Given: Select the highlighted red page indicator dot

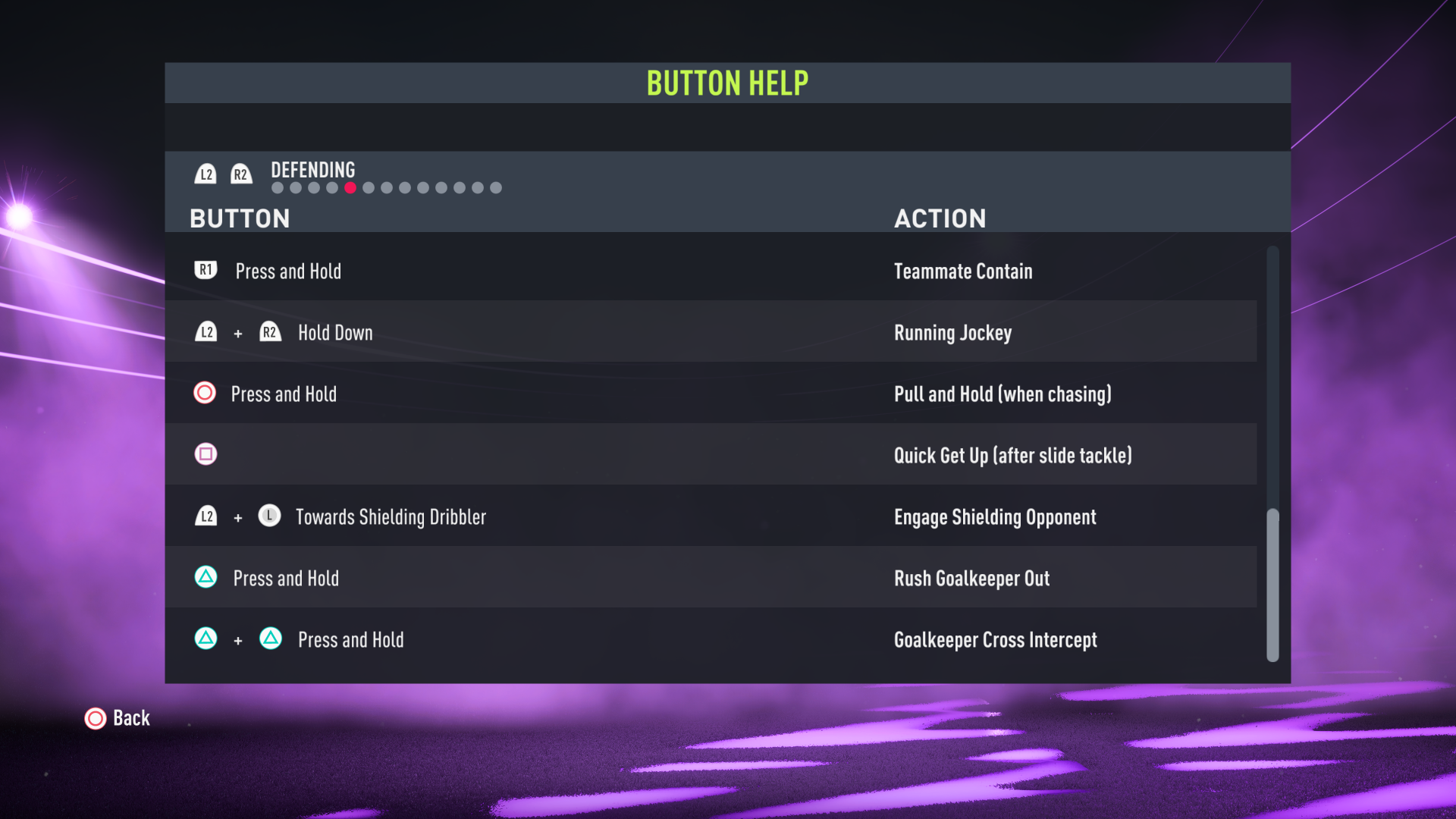Looking at the screenshot, I should tap(350, 187).
